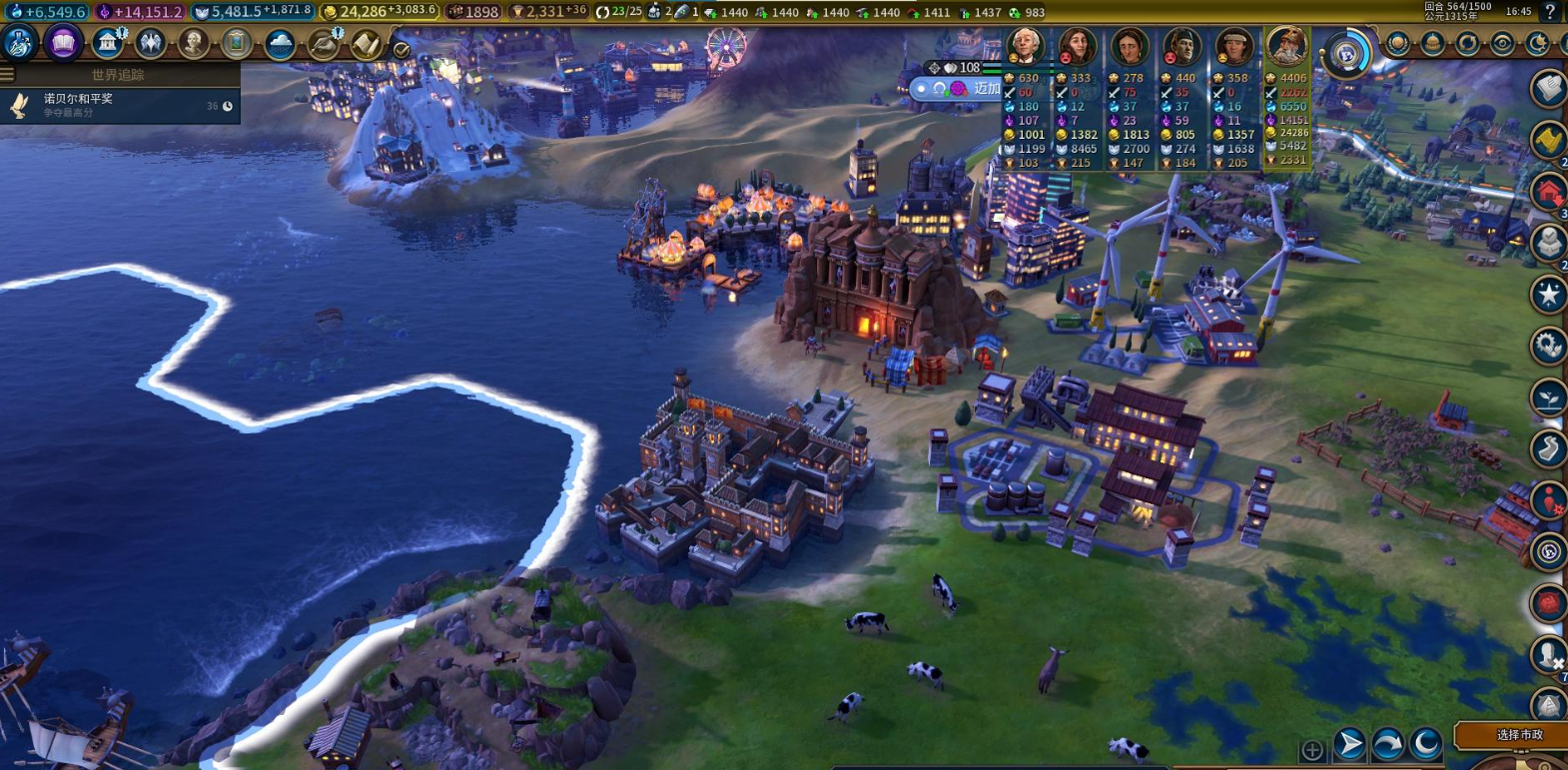Screen dimensions: 1568x770
Task: Open the climate rain cloud panel
Action: [x=280, y=44]
